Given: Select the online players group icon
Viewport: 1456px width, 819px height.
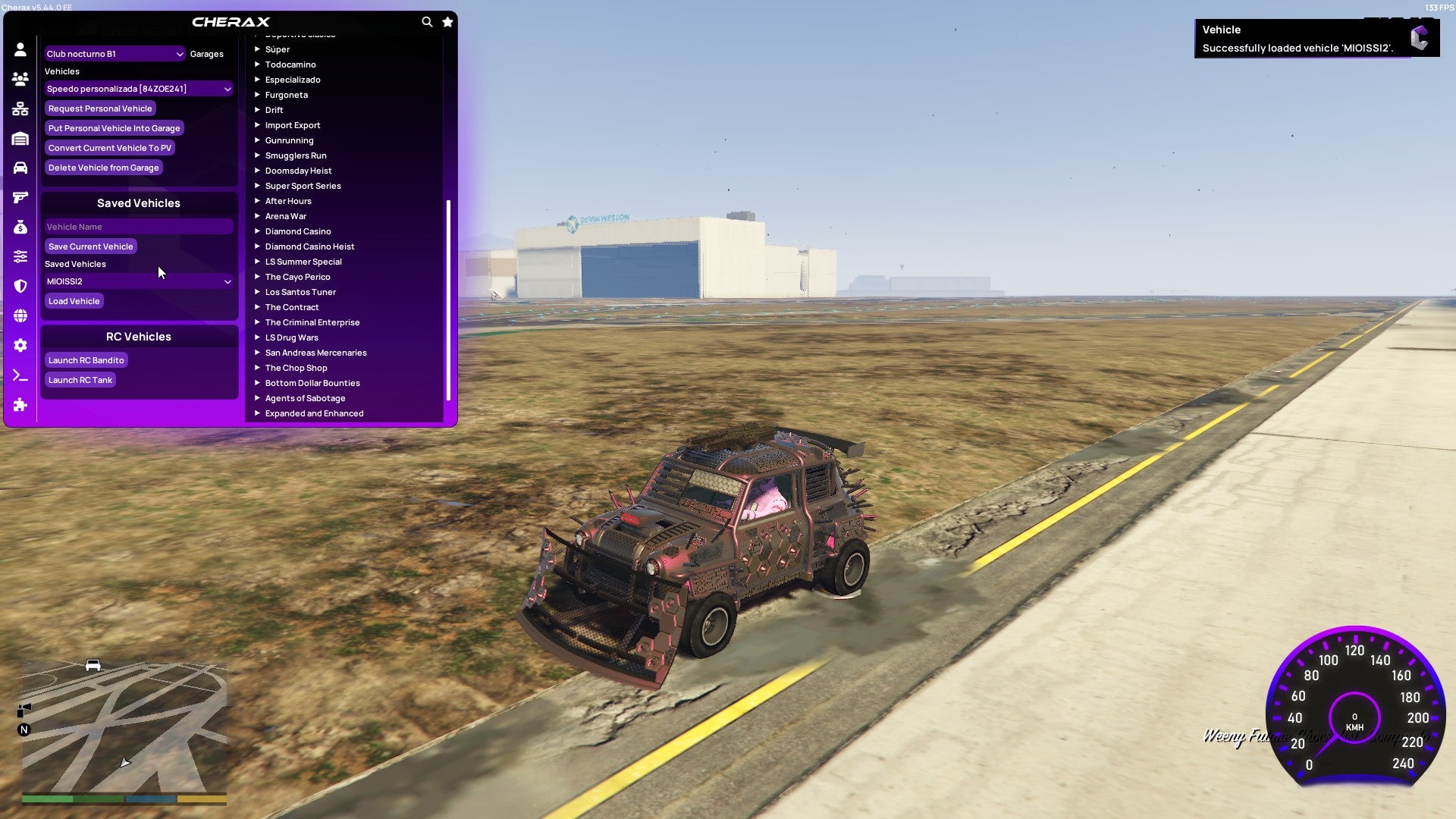Looking at the screenshot, I should click(x=20, y=79).
